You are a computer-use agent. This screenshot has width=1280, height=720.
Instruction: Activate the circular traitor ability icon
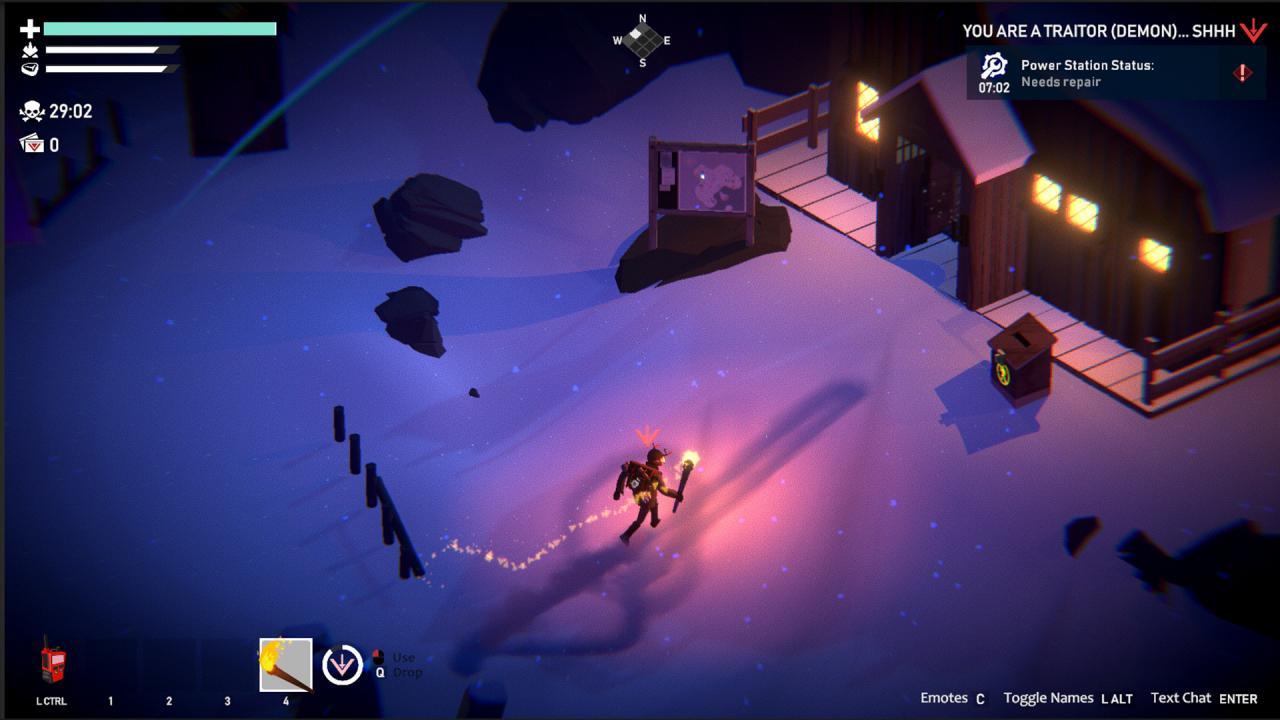click(342, 665)
